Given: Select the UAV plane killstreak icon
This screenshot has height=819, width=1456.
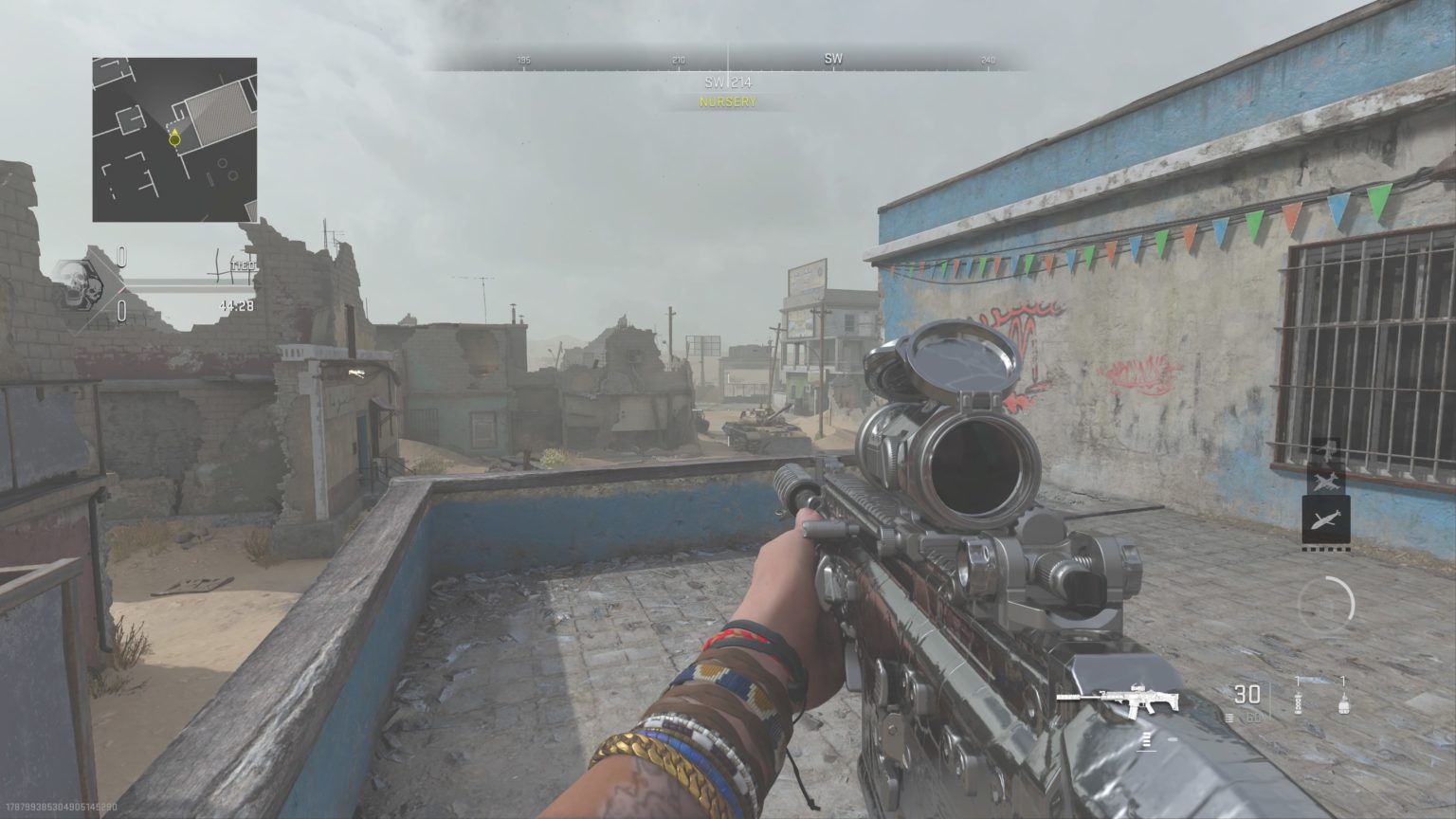Looking at the screenshot, I should tap(1325, 481).
